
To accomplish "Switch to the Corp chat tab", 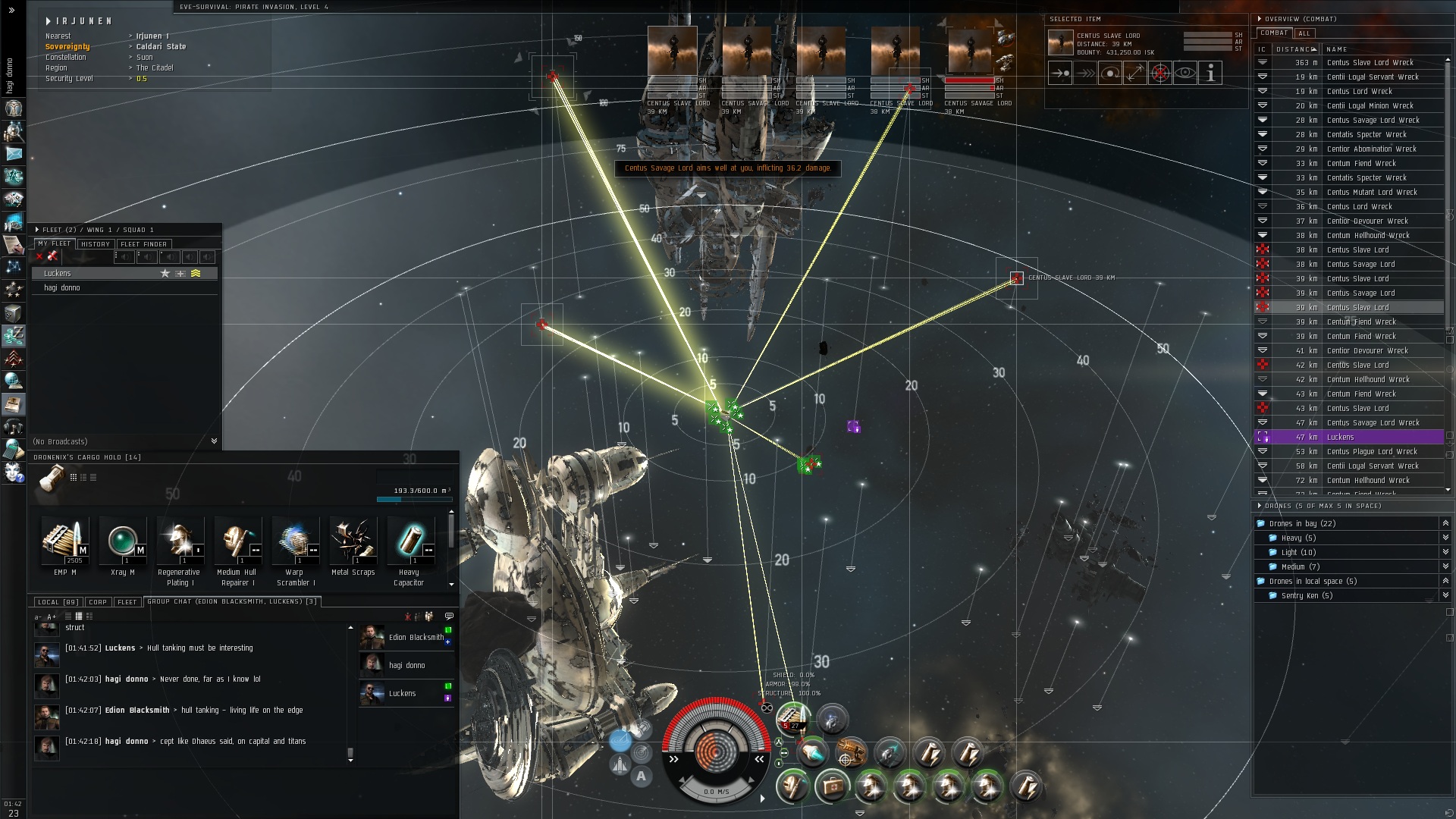I will click(x=98, y=602).
